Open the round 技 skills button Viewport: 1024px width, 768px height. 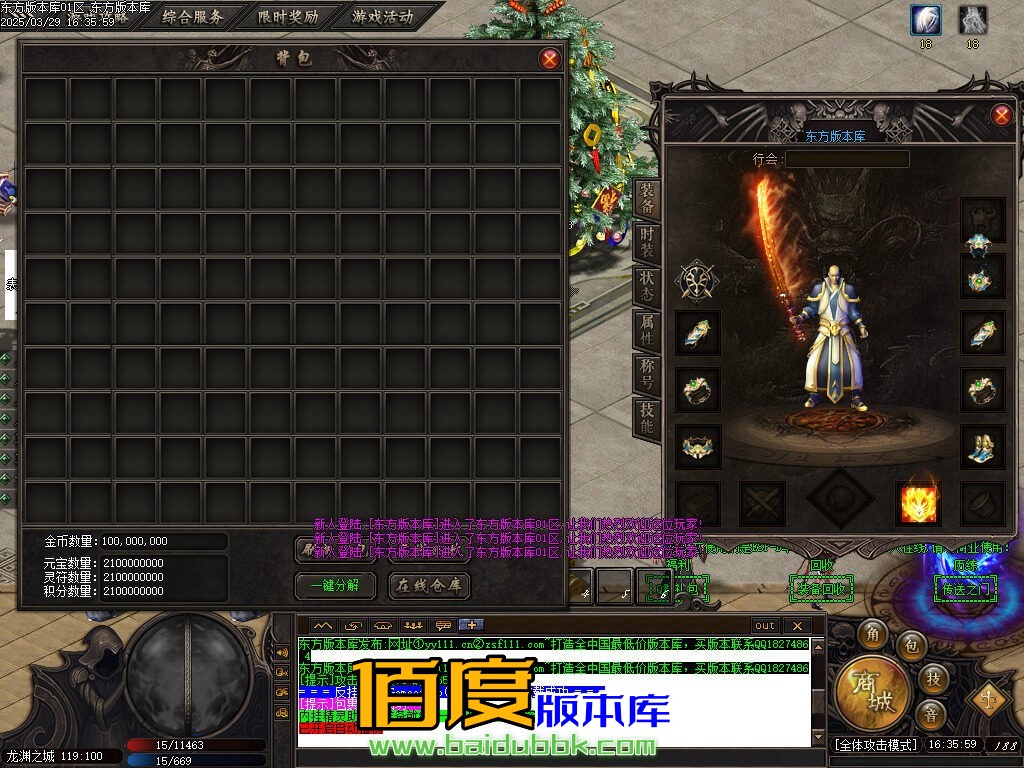[933, 679]
